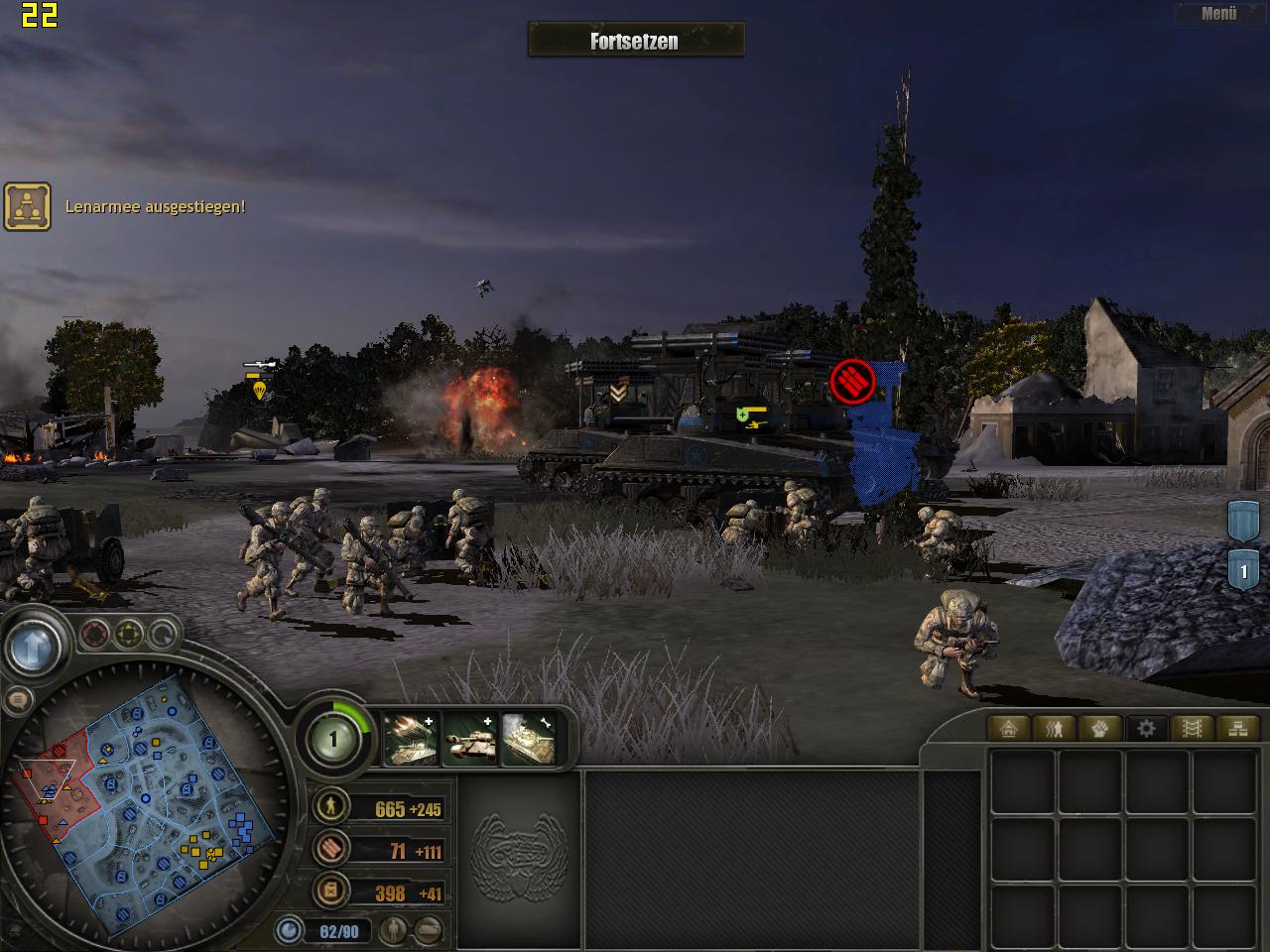The width and height of the screenshot is (1270, 952).
Task: Select the tank reinforcement commander ability
Action: point(469,739)
